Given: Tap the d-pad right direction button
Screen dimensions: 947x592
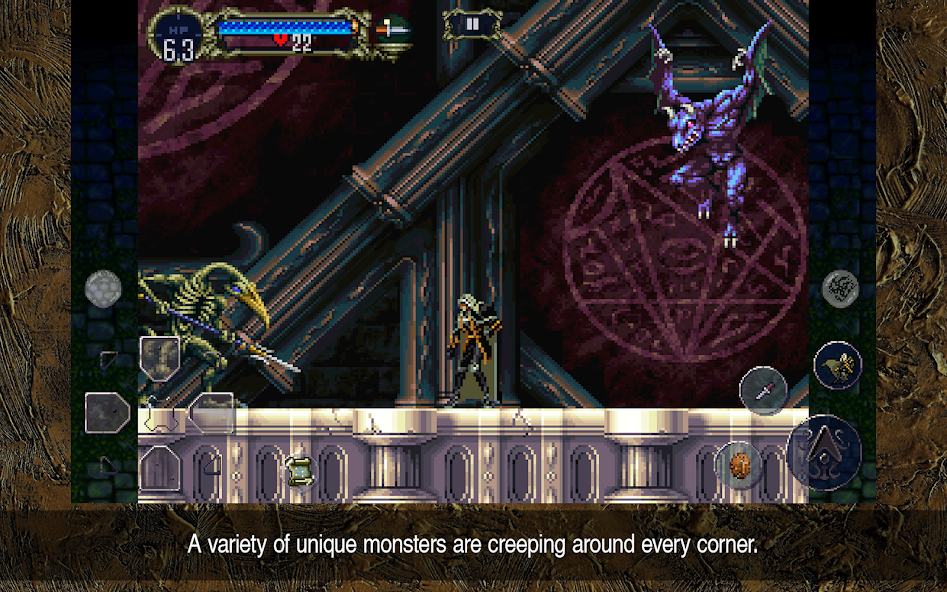Looking at the screenshot, I should [x=213, y=412].
